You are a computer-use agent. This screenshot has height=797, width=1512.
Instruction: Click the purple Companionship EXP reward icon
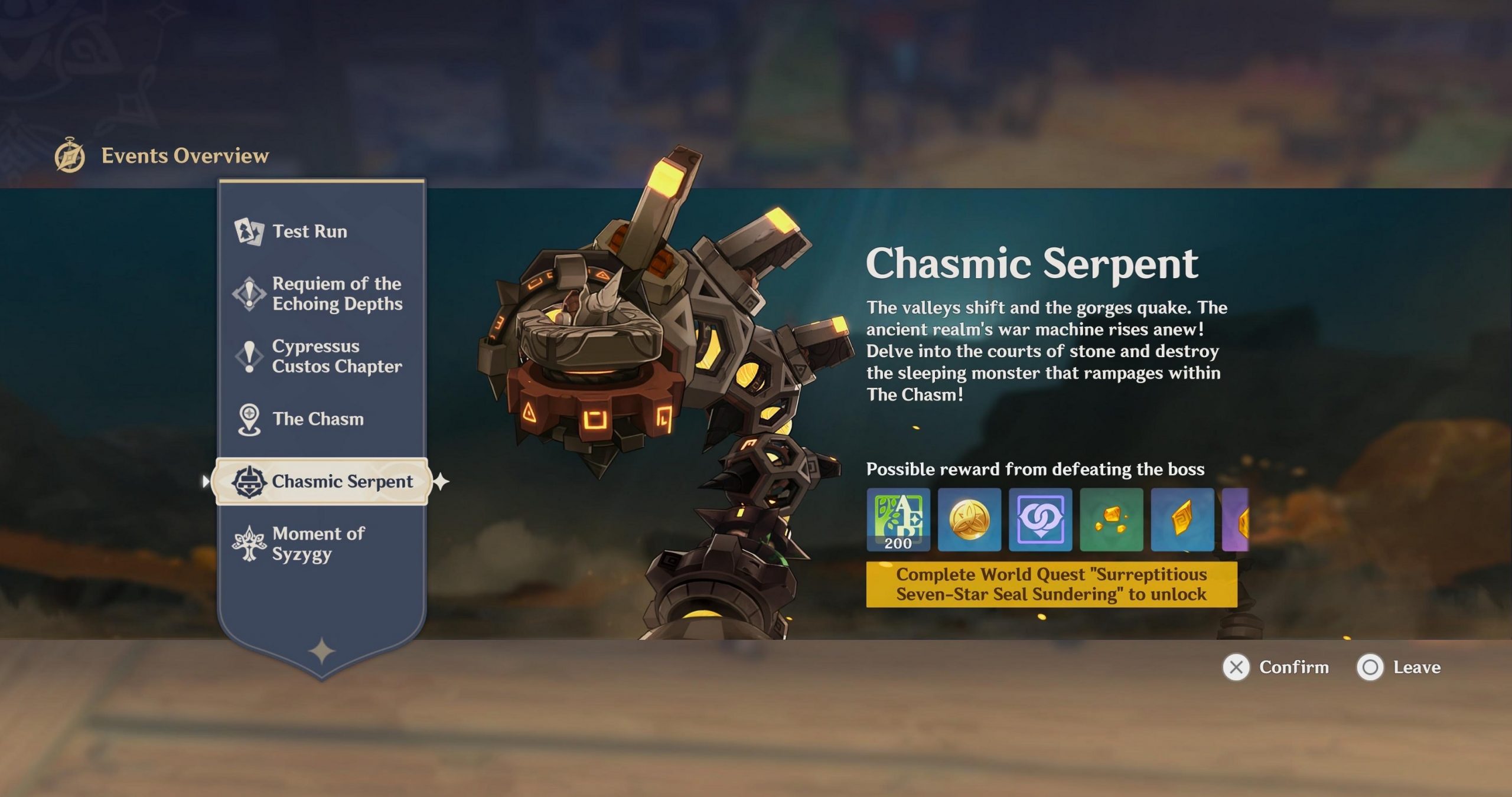coord(1040,521)
